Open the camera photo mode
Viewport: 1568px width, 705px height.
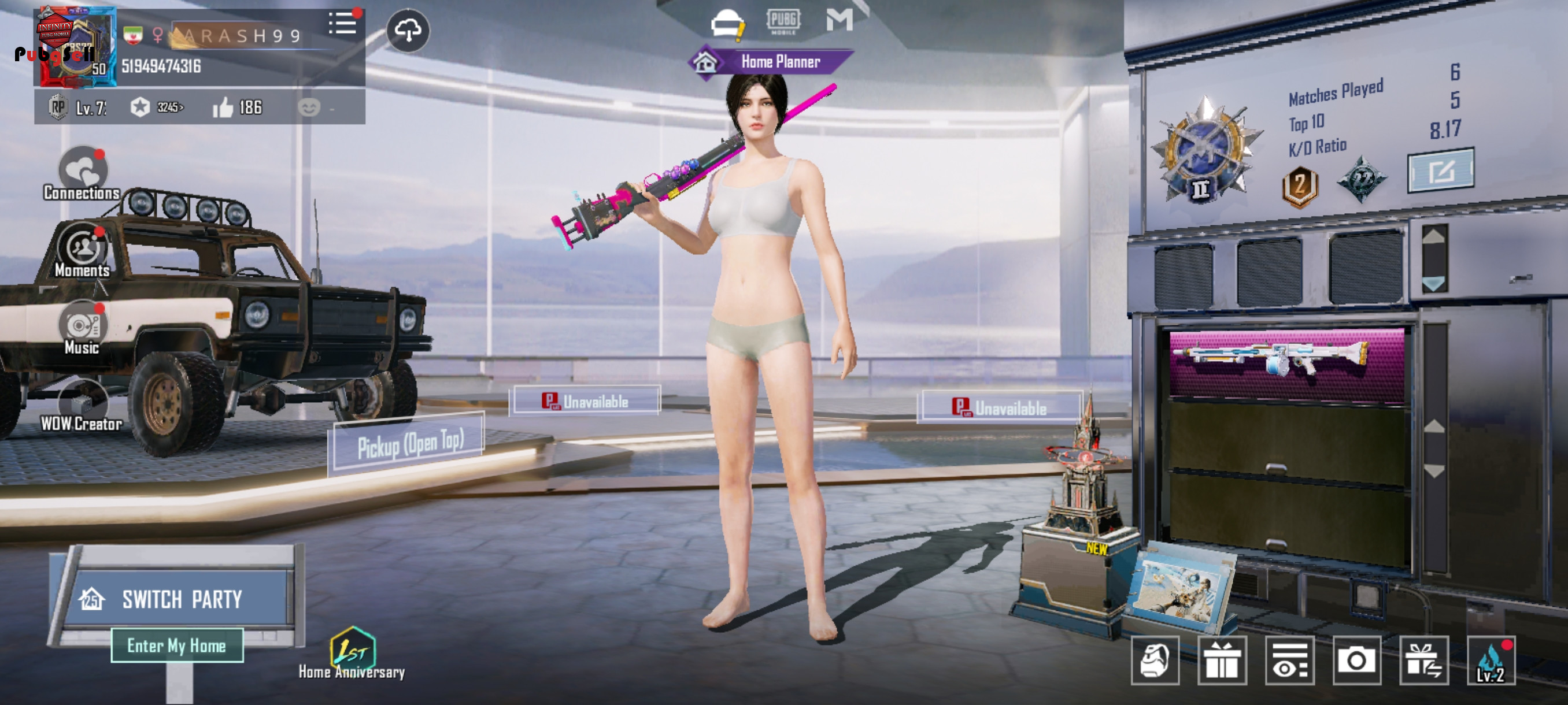1356,660
